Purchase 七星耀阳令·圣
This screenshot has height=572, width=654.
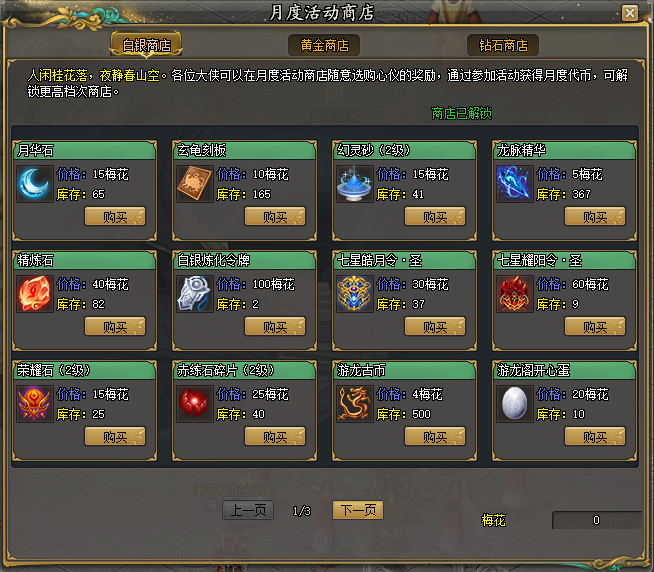[x=595, y=326]
